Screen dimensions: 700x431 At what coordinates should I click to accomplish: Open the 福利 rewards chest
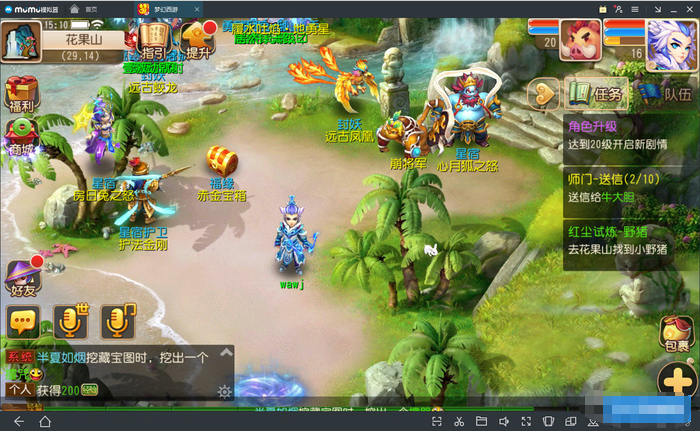coord(21,94)
